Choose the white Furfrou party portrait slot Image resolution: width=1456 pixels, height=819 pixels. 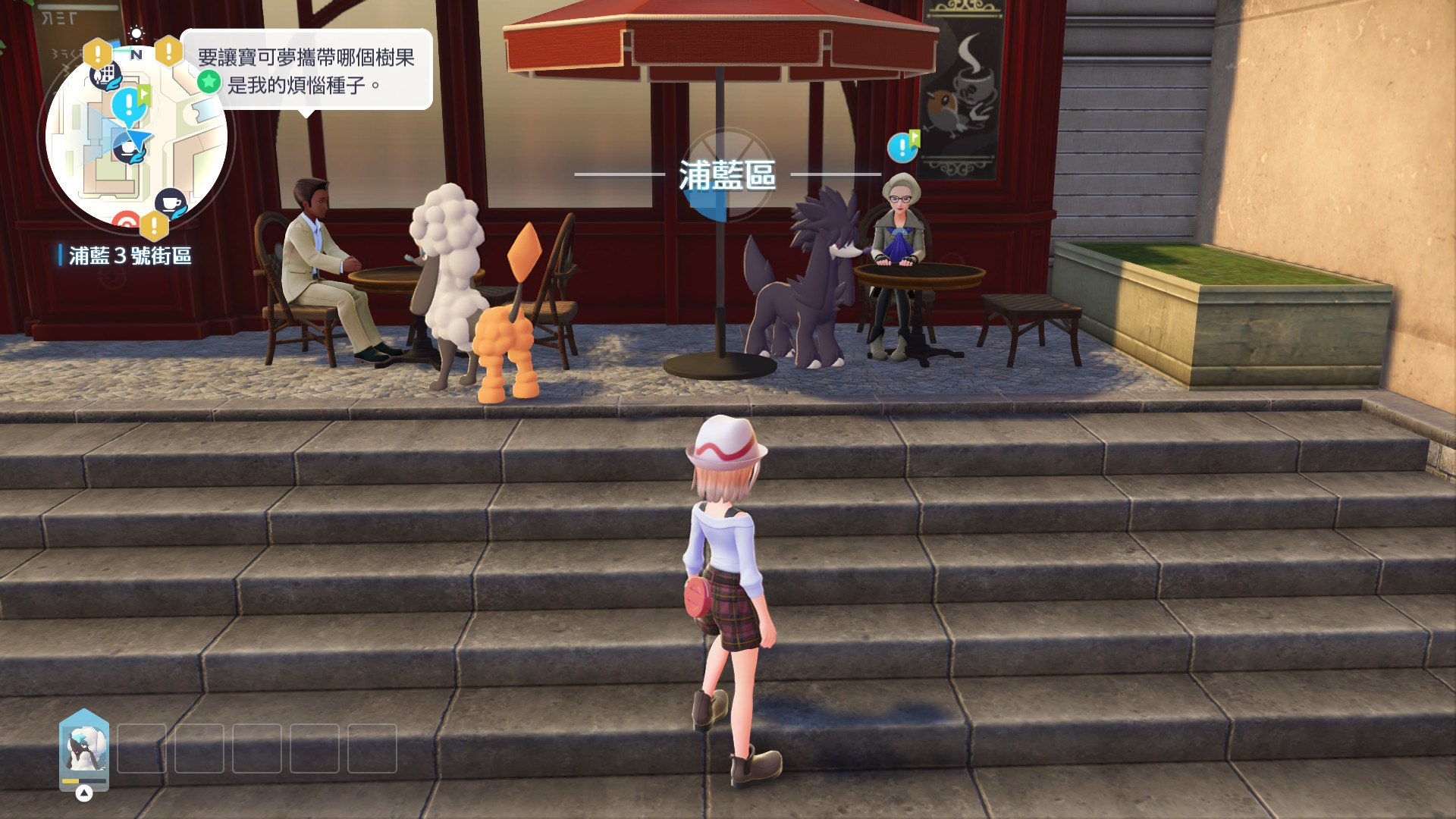pyautogui.click(x=84, y=748)
